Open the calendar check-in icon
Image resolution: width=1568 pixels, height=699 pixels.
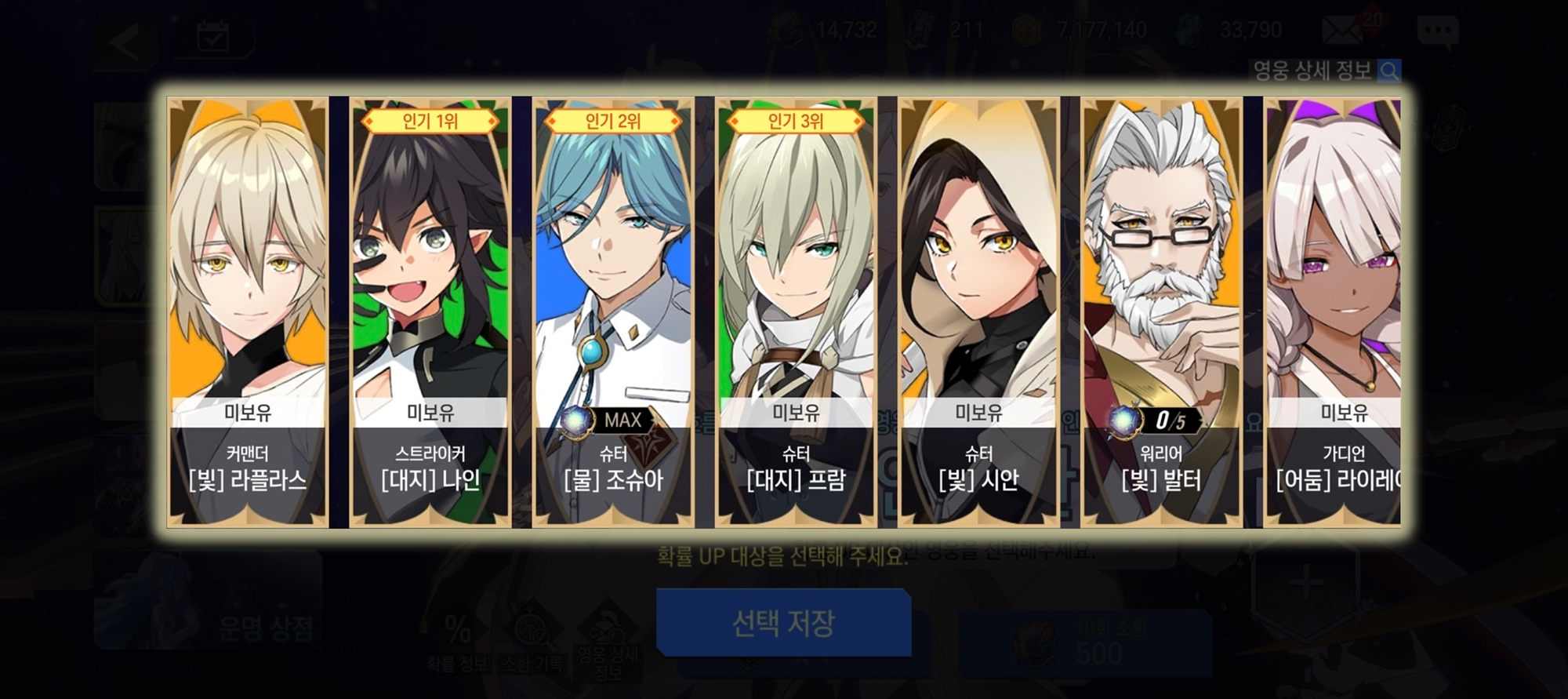[x=212, y=37]
